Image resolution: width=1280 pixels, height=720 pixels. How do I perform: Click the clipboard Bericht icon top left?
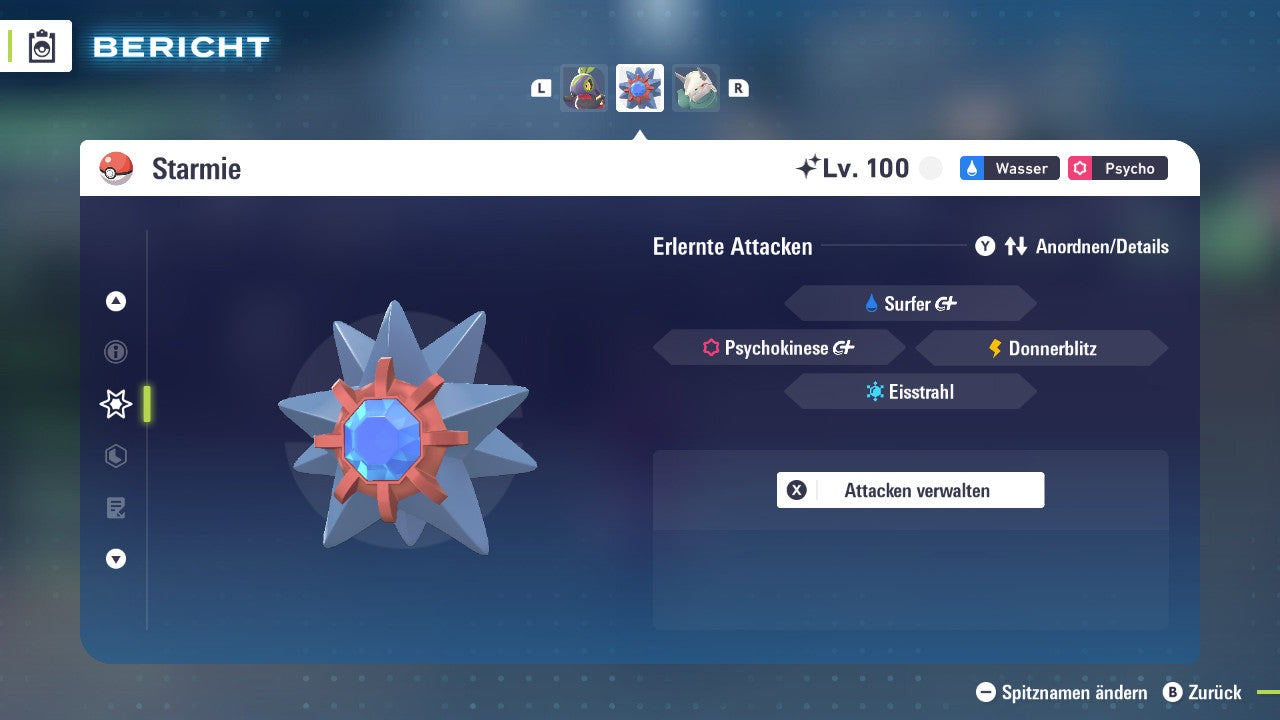[x=40, y=45]
